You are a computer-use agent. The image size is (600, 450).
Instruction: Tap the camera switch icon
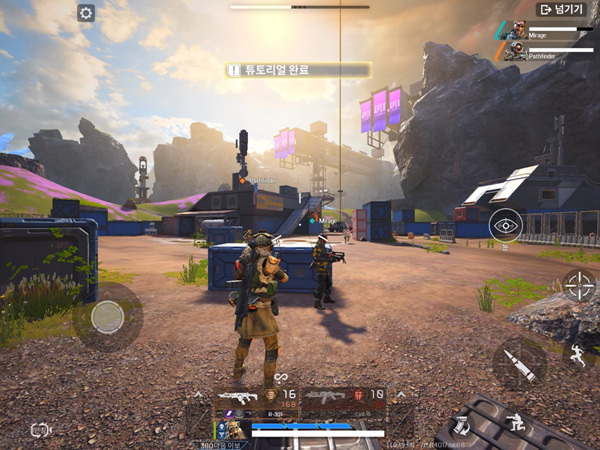(40, 430)
